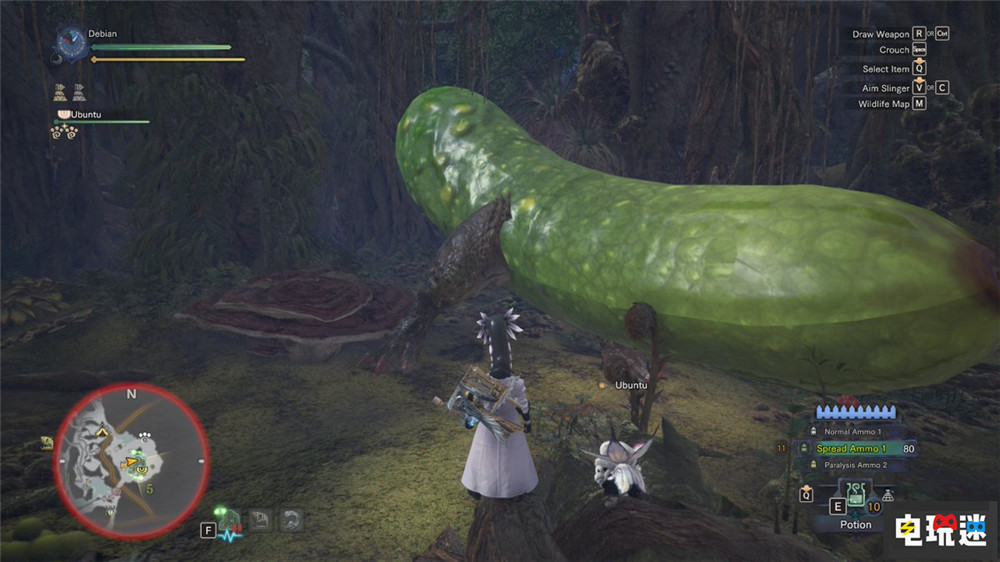The image size is (1000, 562).
Task: Click the net item icon beside Potion
Action: [887, 494]
